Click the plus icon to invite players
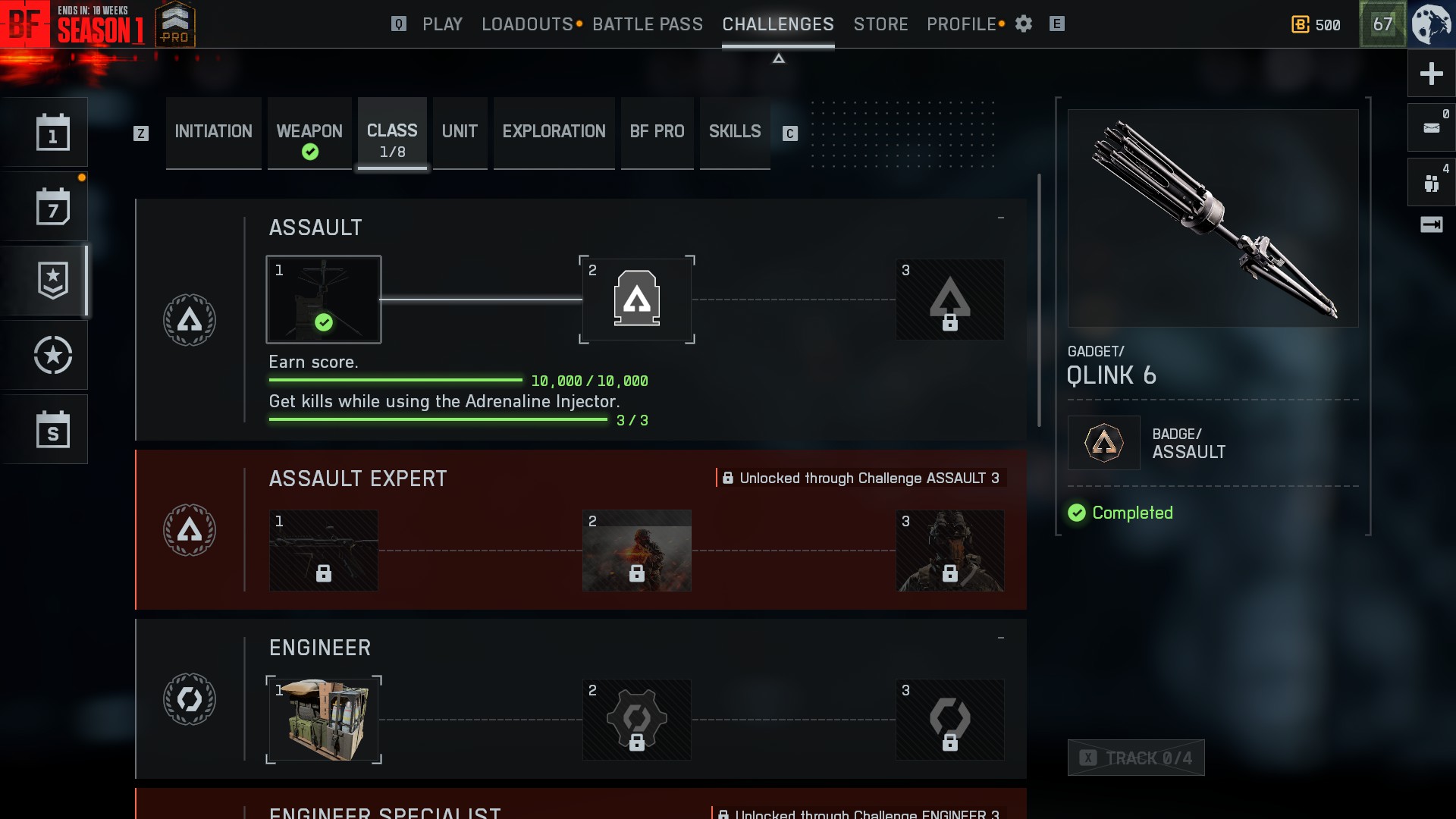Image resolution: width=1456 pixels, height=819 pixels. [x=1431, y=74]
